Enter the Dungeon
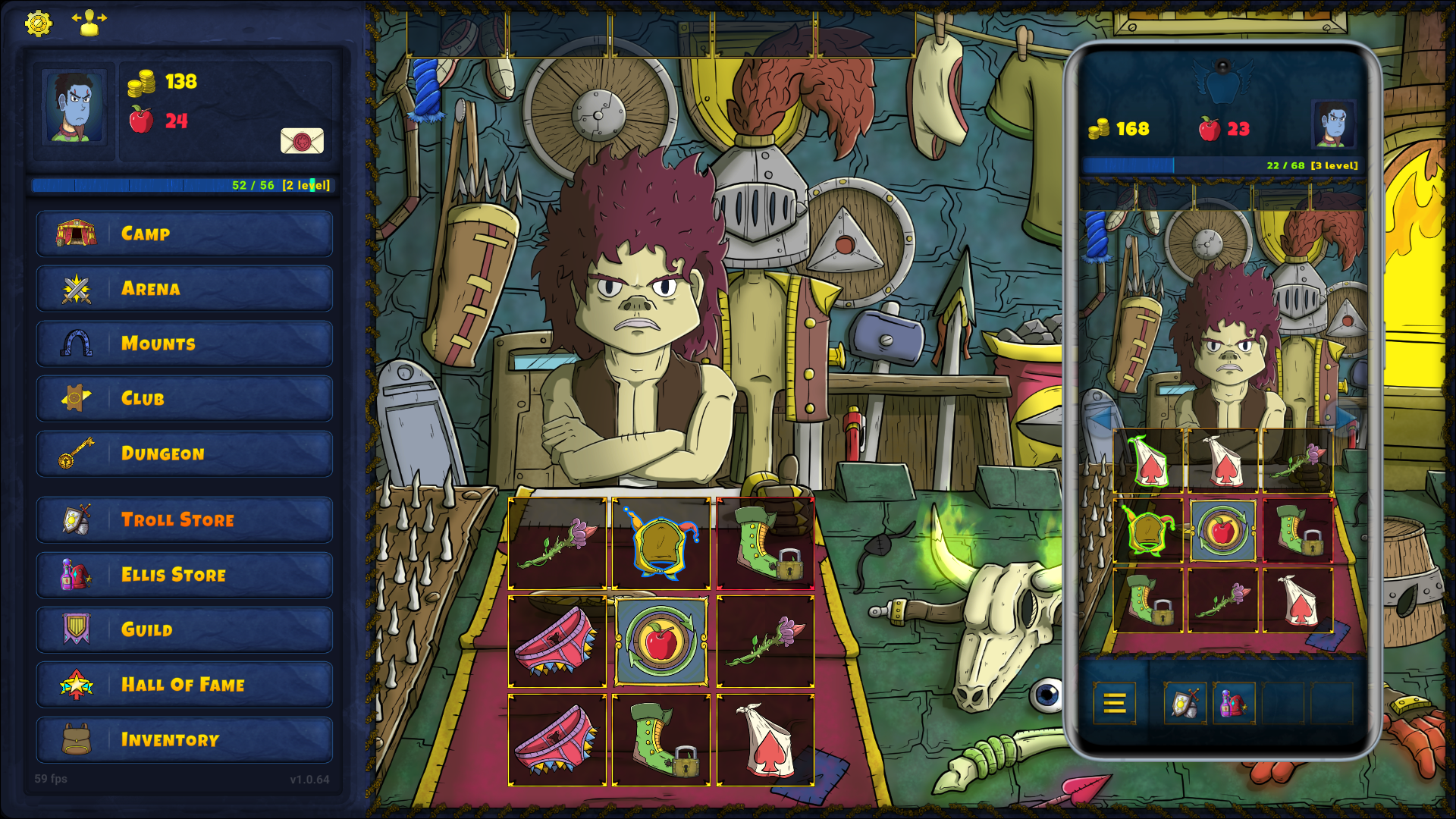The height and width of the screenshot is (819, 1456). [x=184, y=453]
